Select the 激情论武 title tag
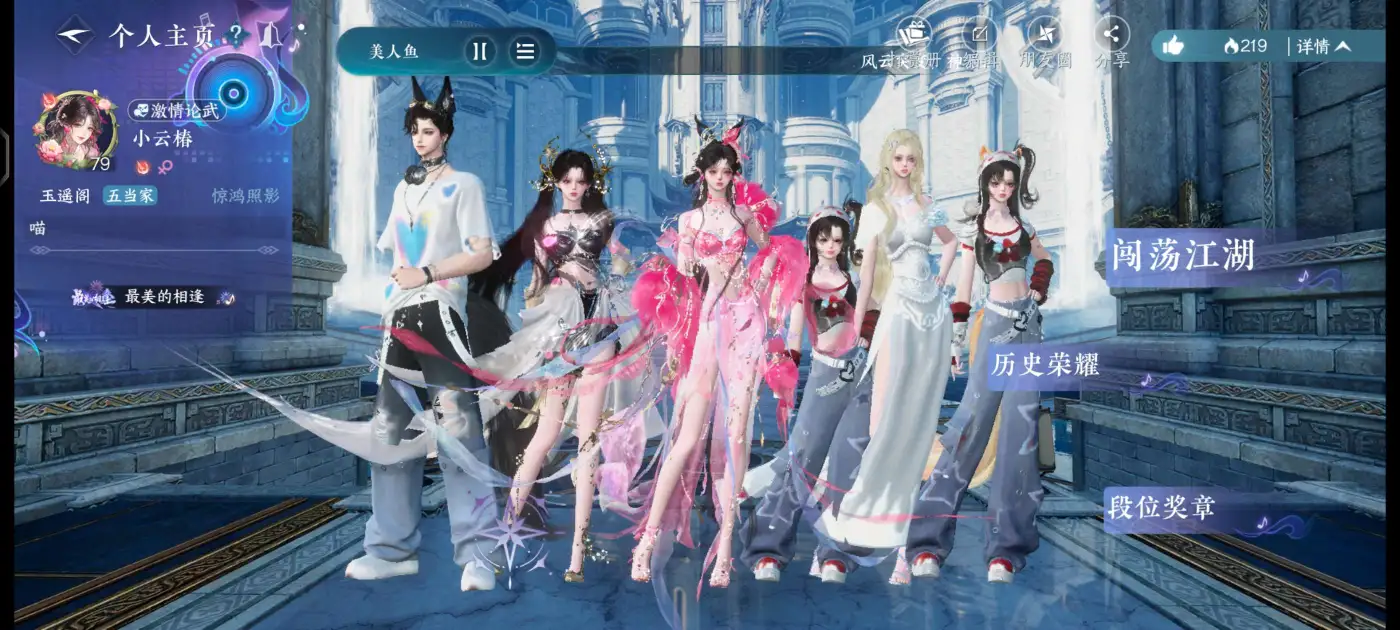The image size is (1400, 630). click(x=176, y=111)
